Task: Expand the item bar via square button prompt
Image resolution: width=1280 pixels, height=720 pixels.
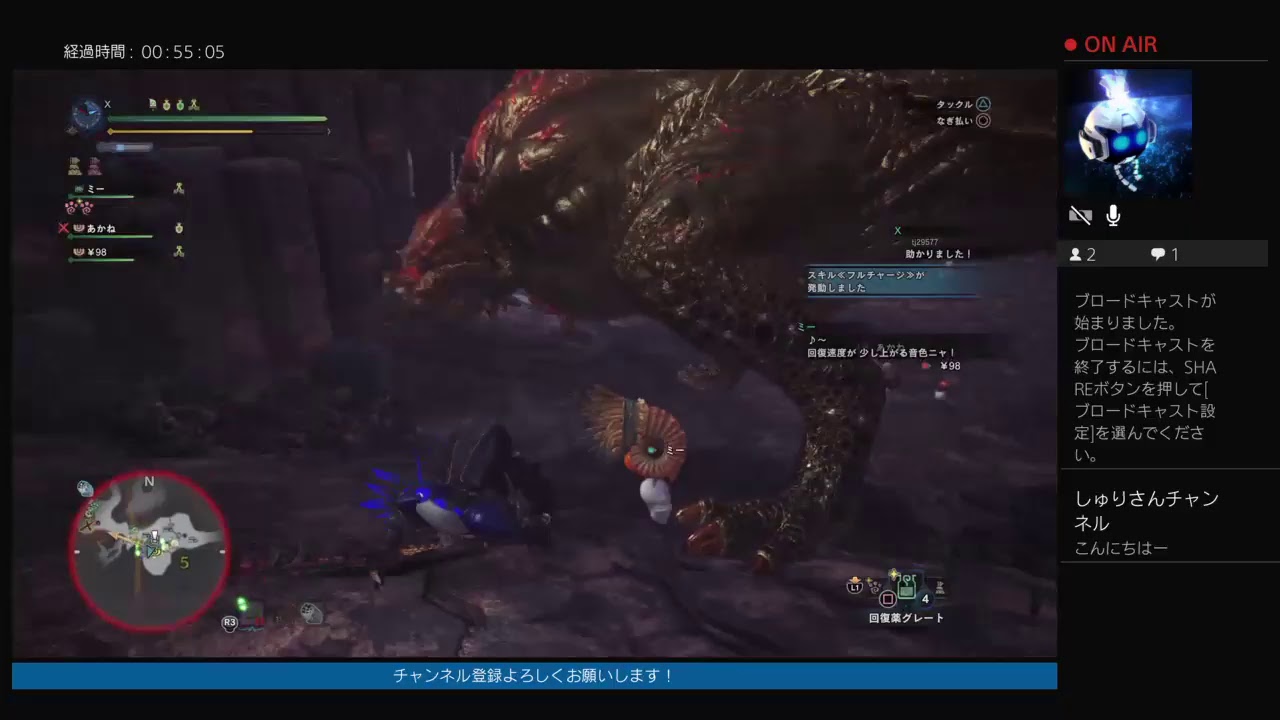Action: pos(888,598)
